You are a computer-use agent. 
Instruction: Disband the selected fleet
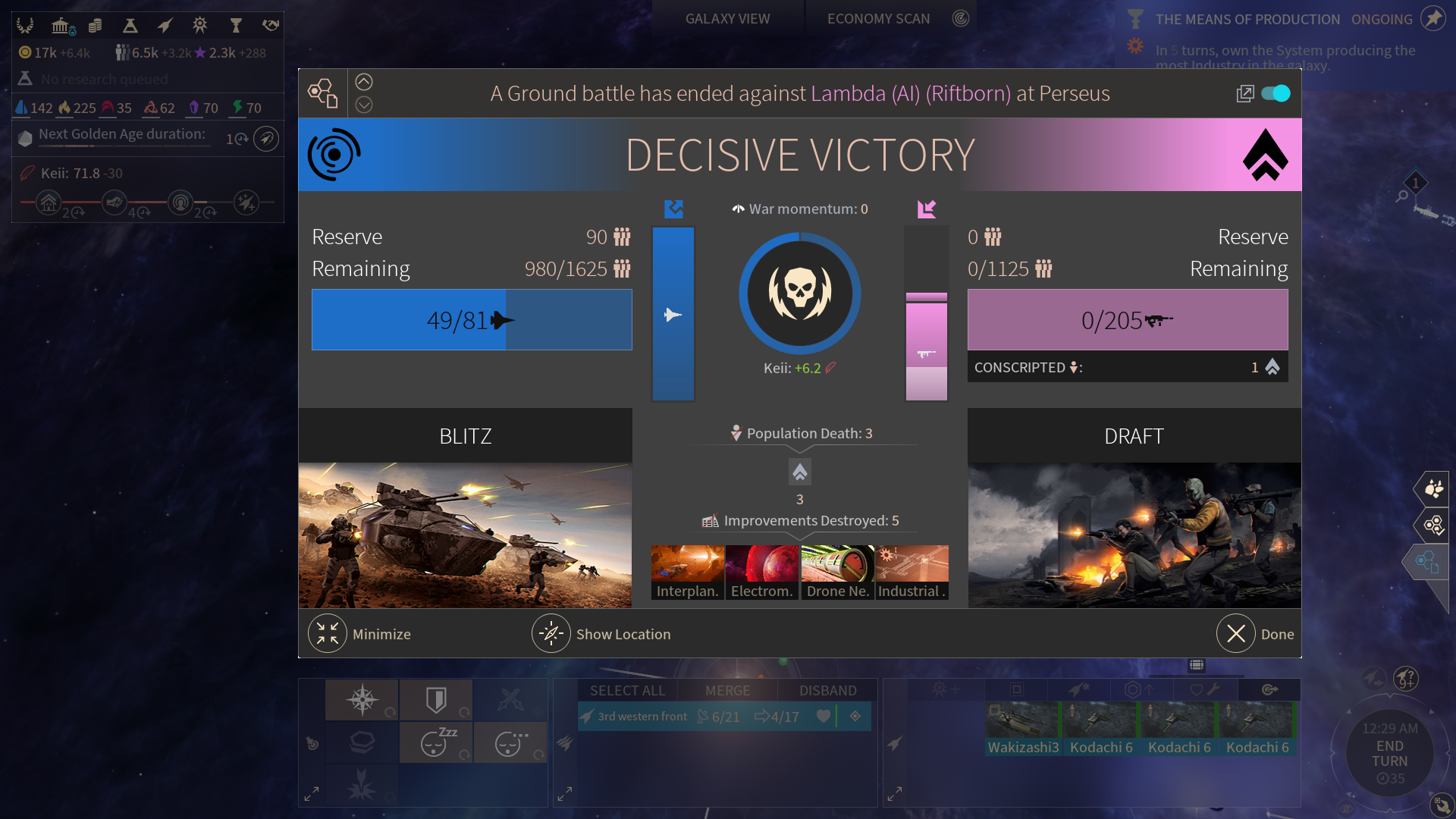(827, 690)
